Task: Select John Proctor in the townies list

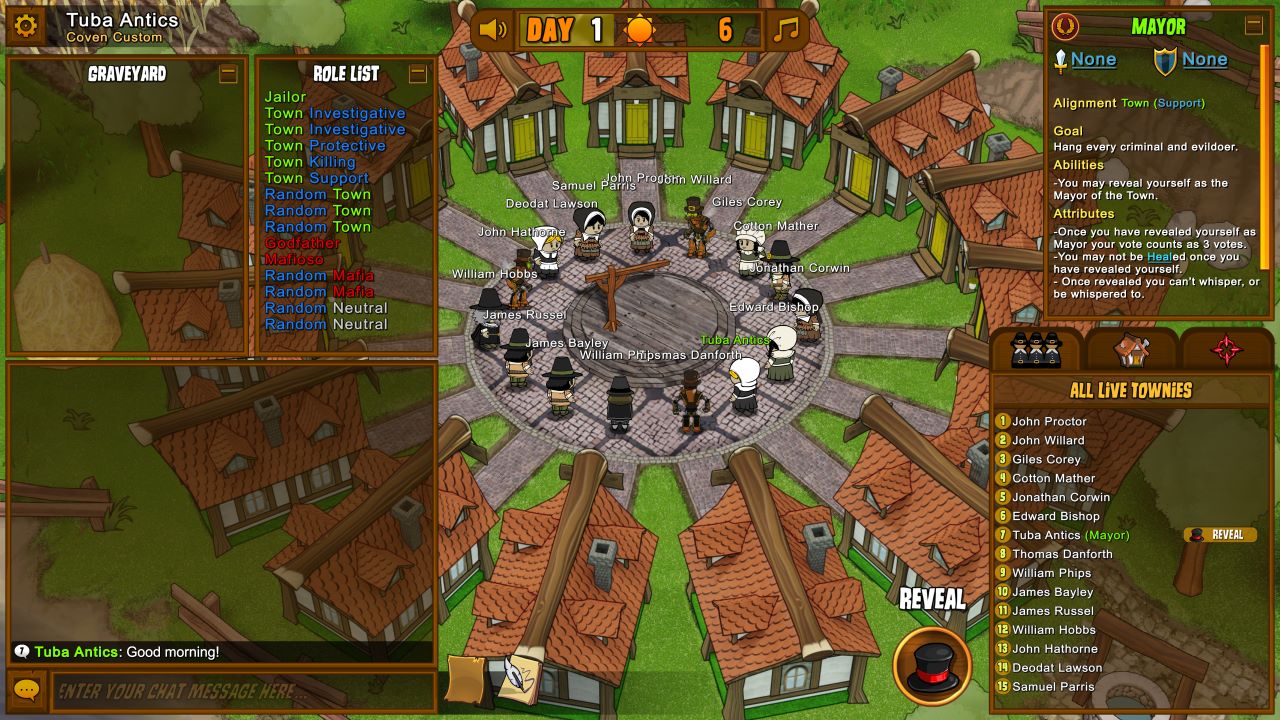Action: click(x=1049, y=421)
